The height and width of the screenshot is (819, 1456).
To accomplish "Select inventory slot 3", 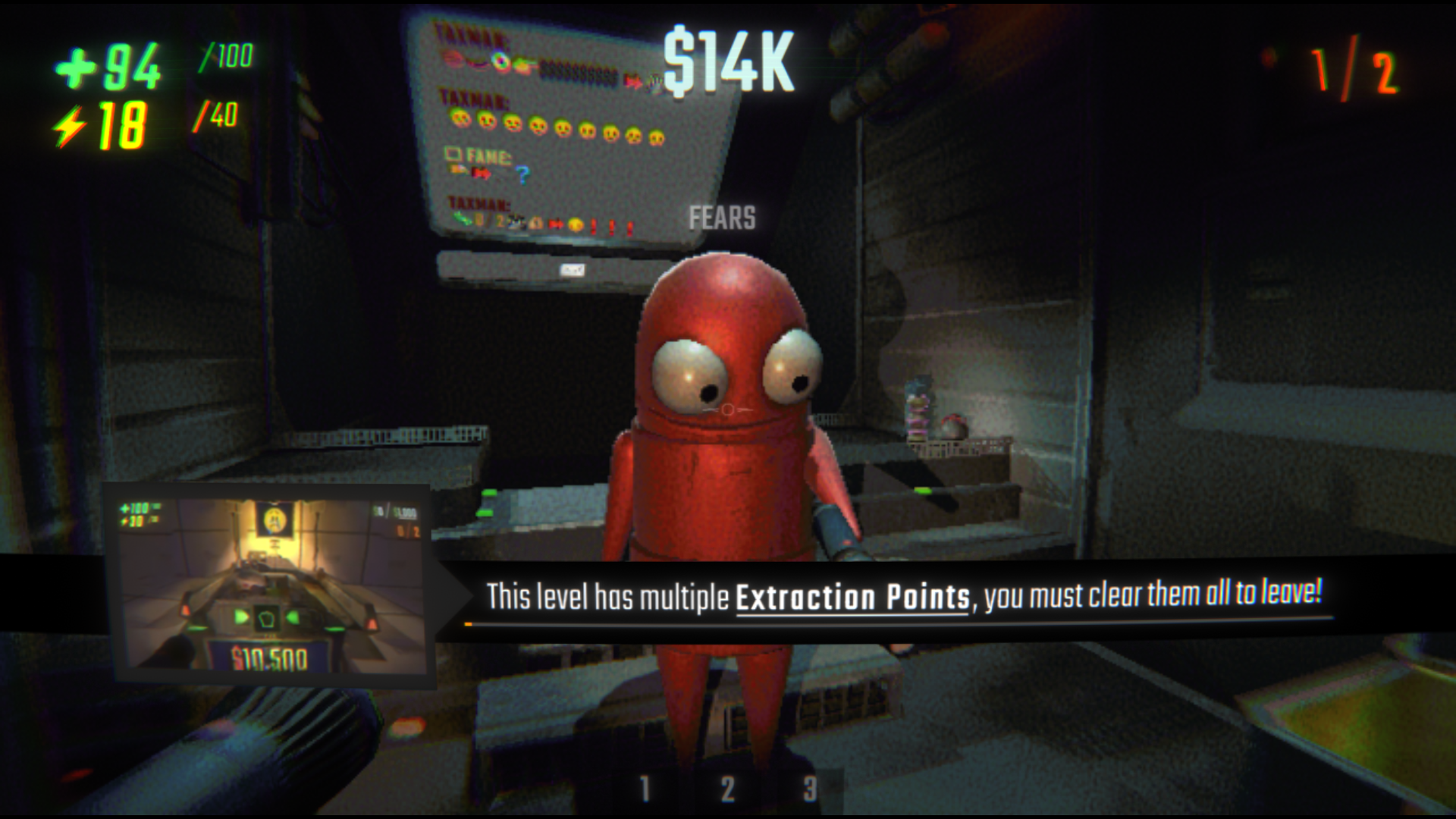I will pos(810,789).
